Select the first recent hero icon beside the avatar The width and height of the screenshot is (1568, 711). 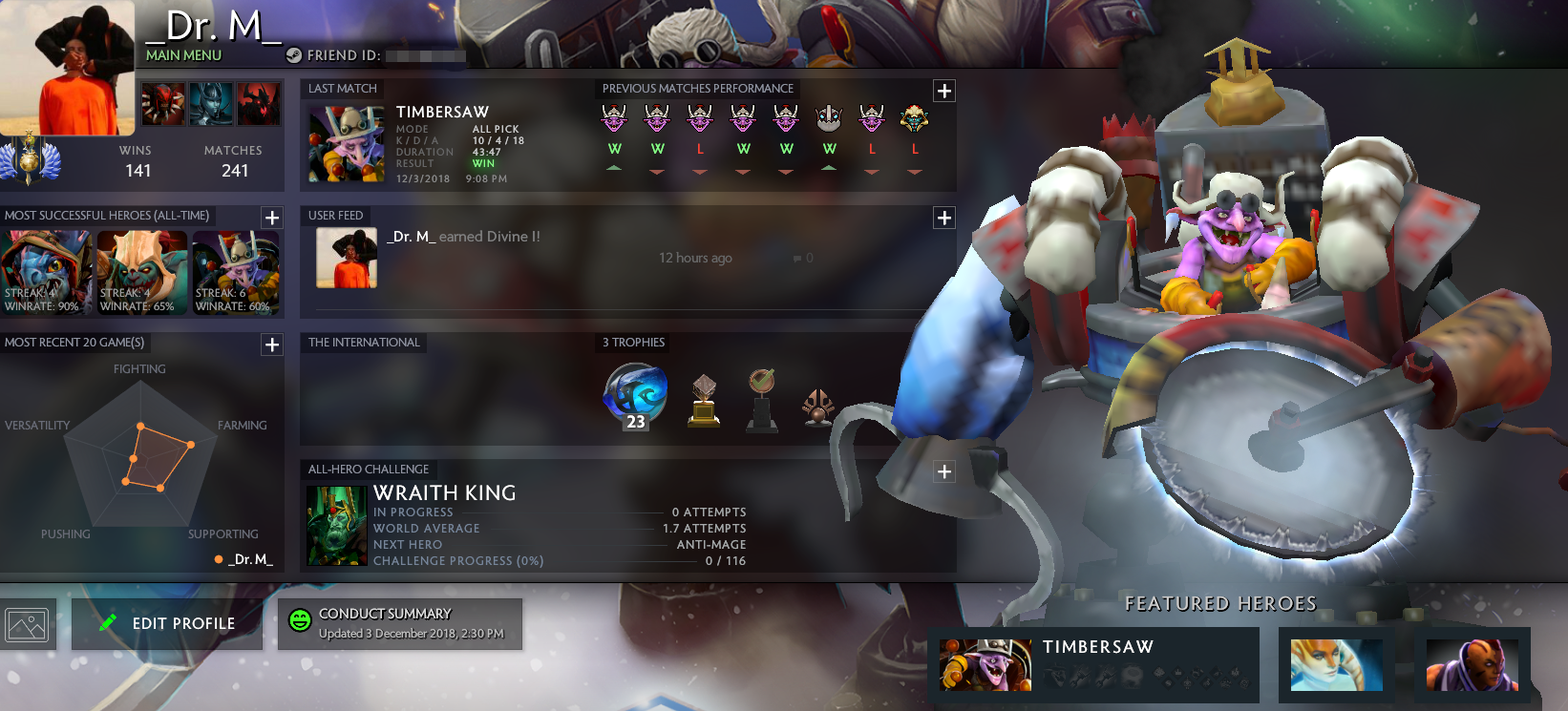pos(163,103)
